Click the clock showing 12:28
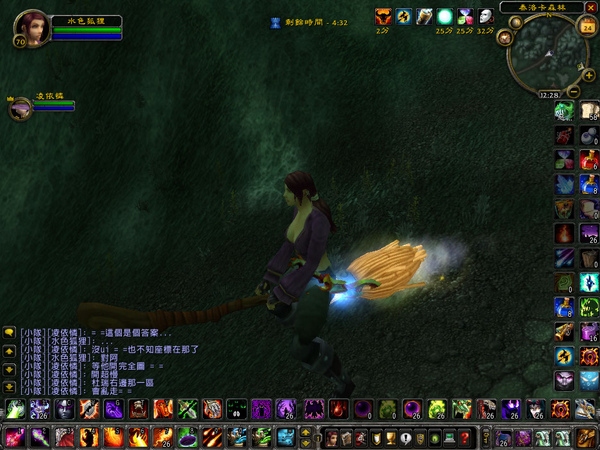 (x=547, y=95)
